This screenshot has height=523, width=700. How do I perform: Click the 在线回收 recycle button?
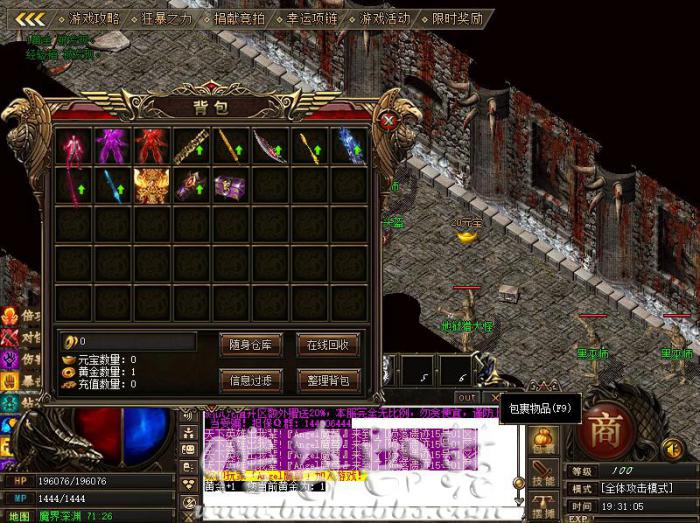[327, 345]
